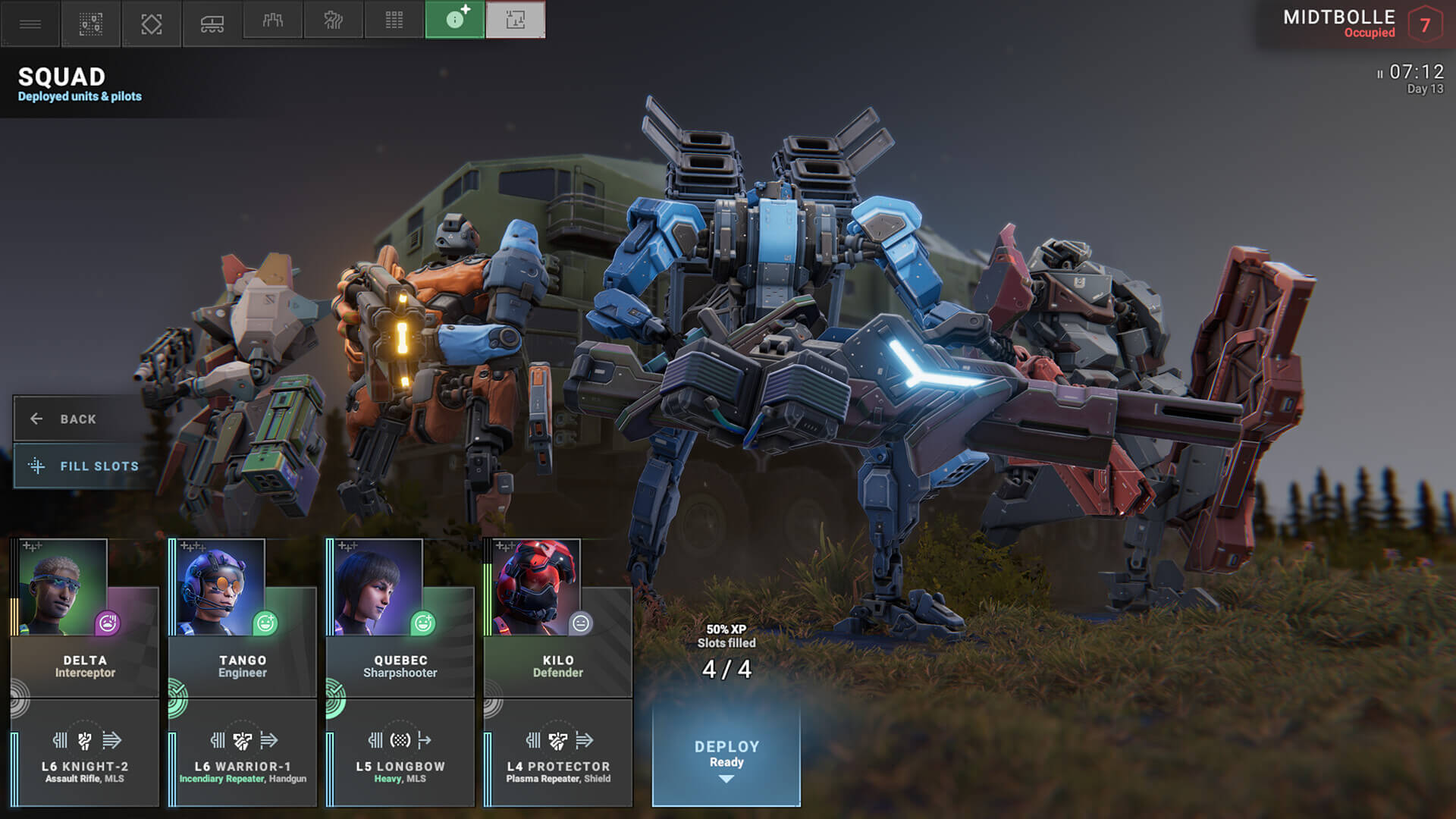Open the map markers tab
The image size is (1456, 819).
(91, 24)
